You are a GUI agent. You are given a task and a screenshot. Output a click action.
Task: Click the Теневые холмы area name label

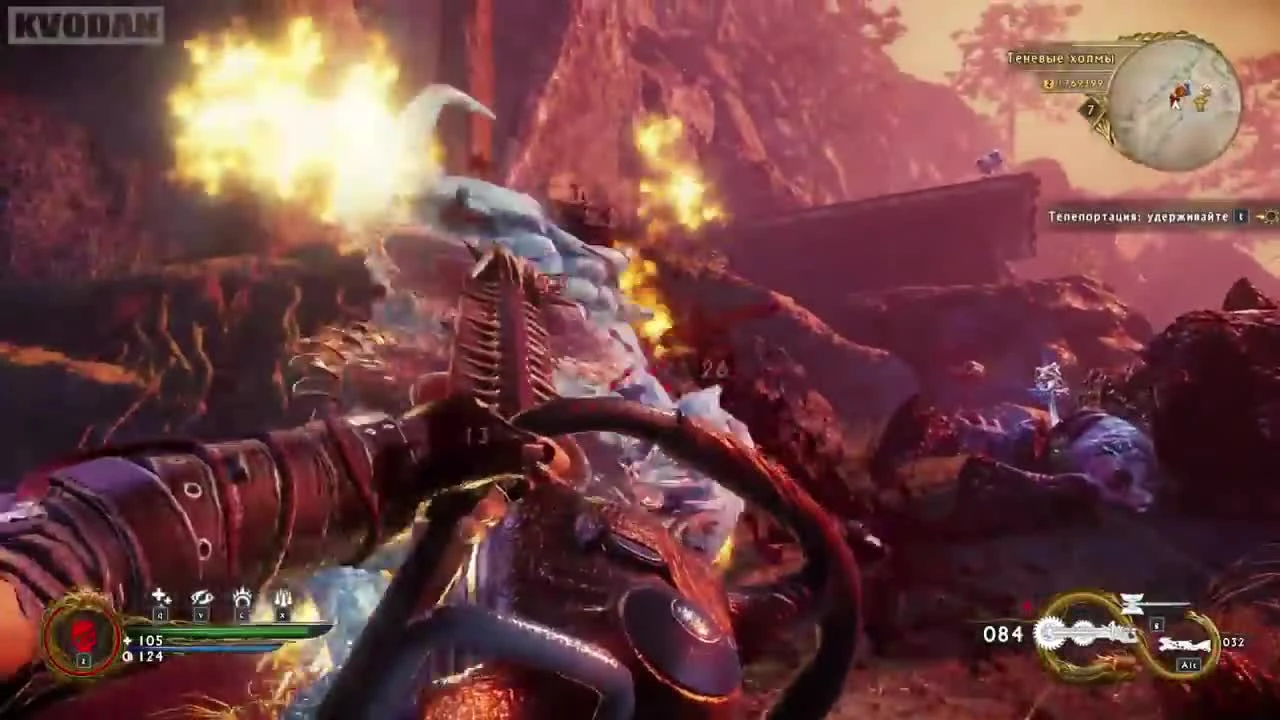pos(1059,59)
